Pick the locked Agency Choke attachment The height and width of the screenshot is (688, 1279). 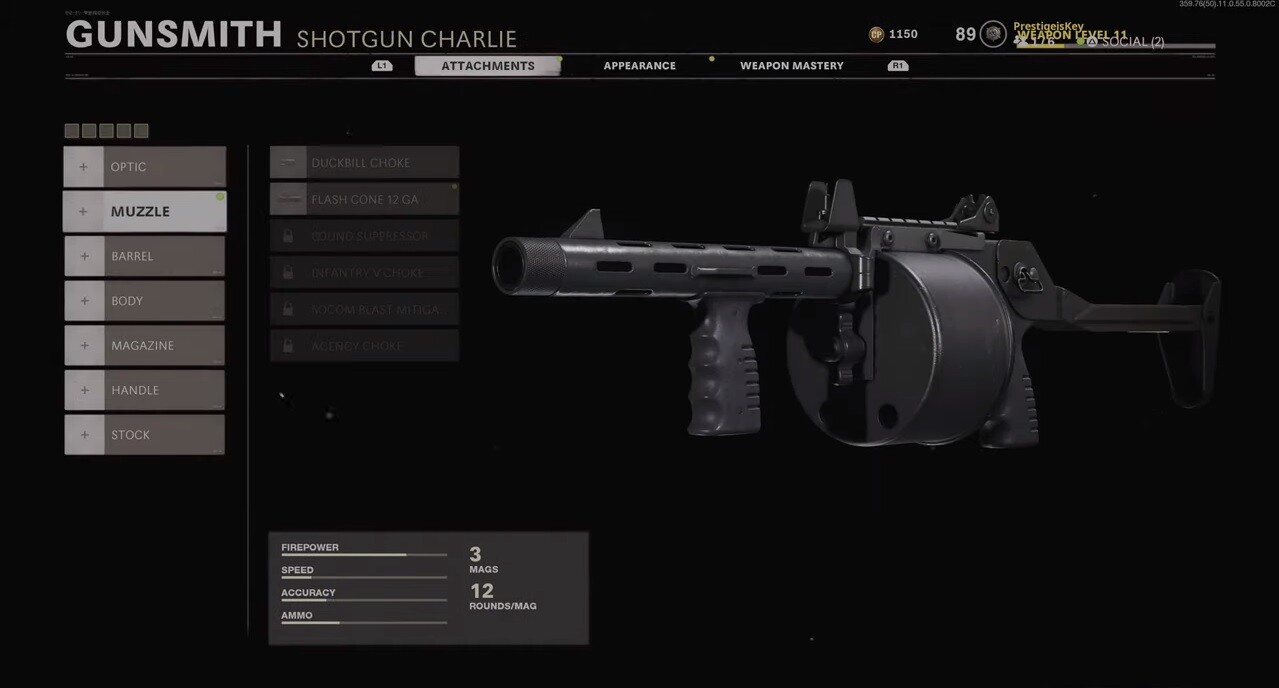tap(364, 346)
